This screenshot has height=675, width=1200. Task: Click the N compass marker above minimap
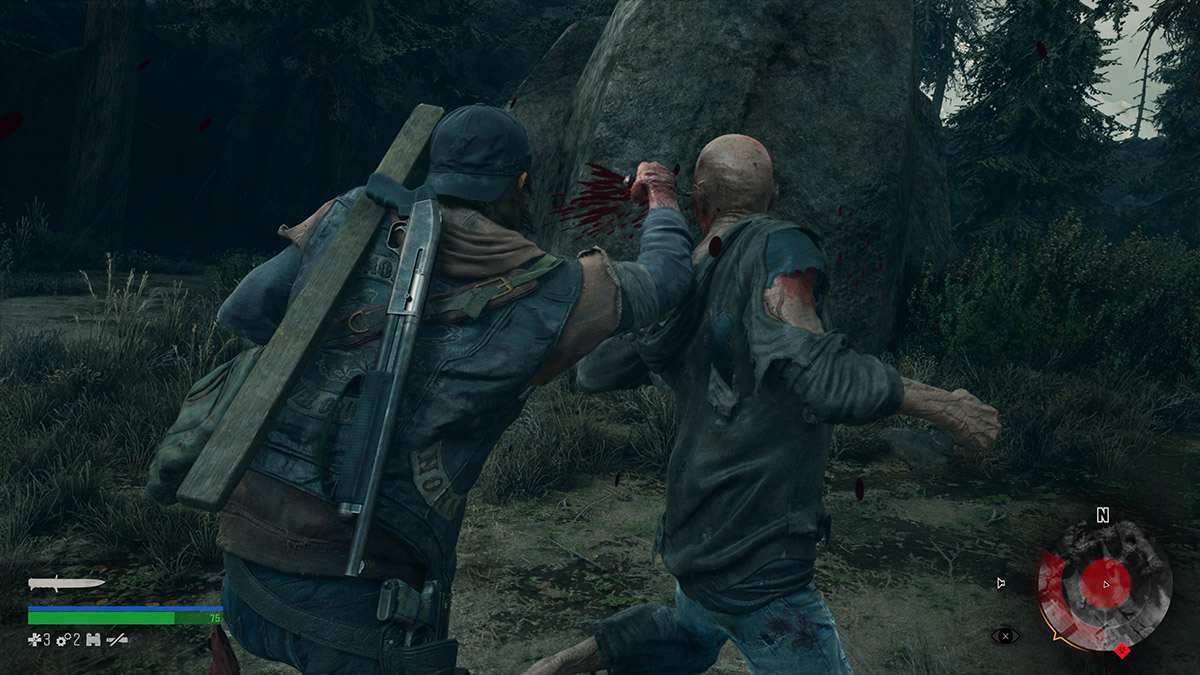[x=1103, y=516]
